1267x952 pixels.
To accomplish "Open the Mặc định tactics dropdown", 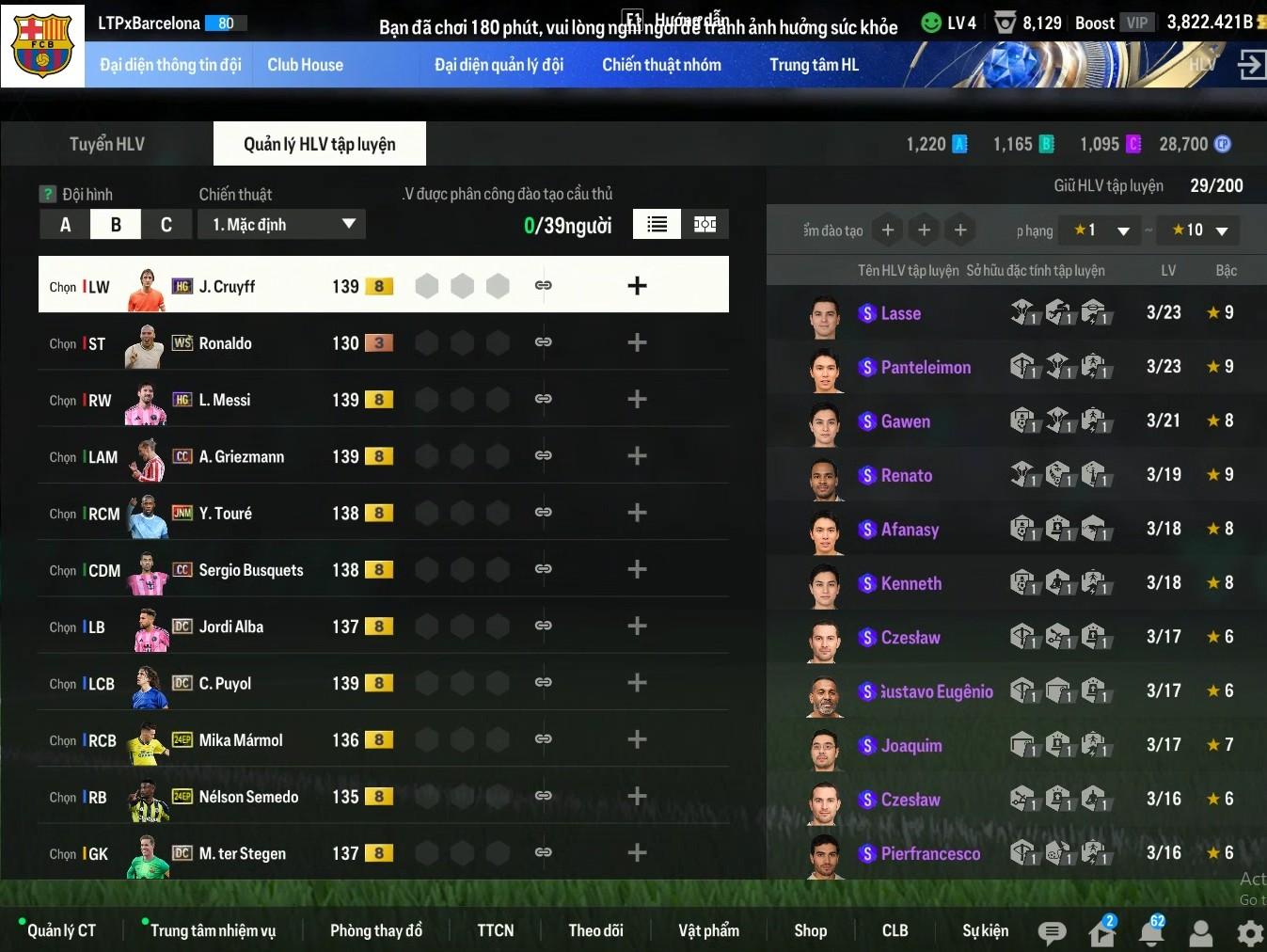I will [x=281, y=225].
